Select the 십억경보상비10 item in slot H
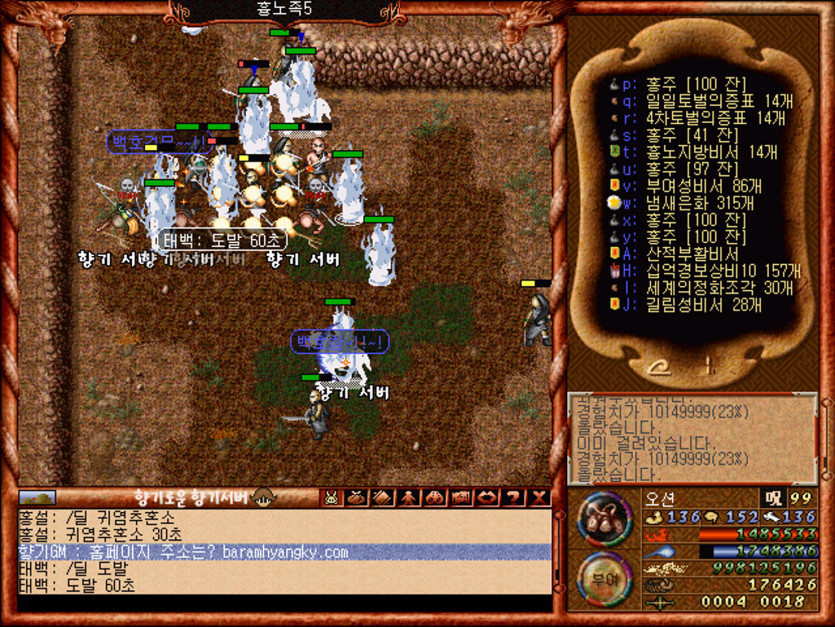 [698, 271]
